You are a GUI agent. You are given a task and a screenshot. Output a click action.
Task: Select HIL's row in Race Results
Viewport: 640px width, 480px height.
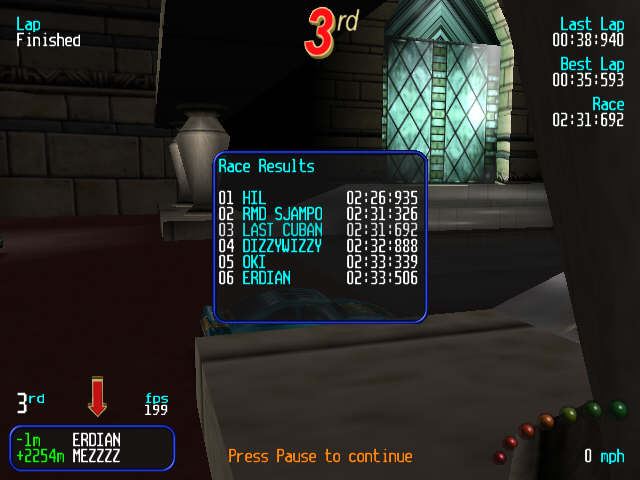pos(318,198)
